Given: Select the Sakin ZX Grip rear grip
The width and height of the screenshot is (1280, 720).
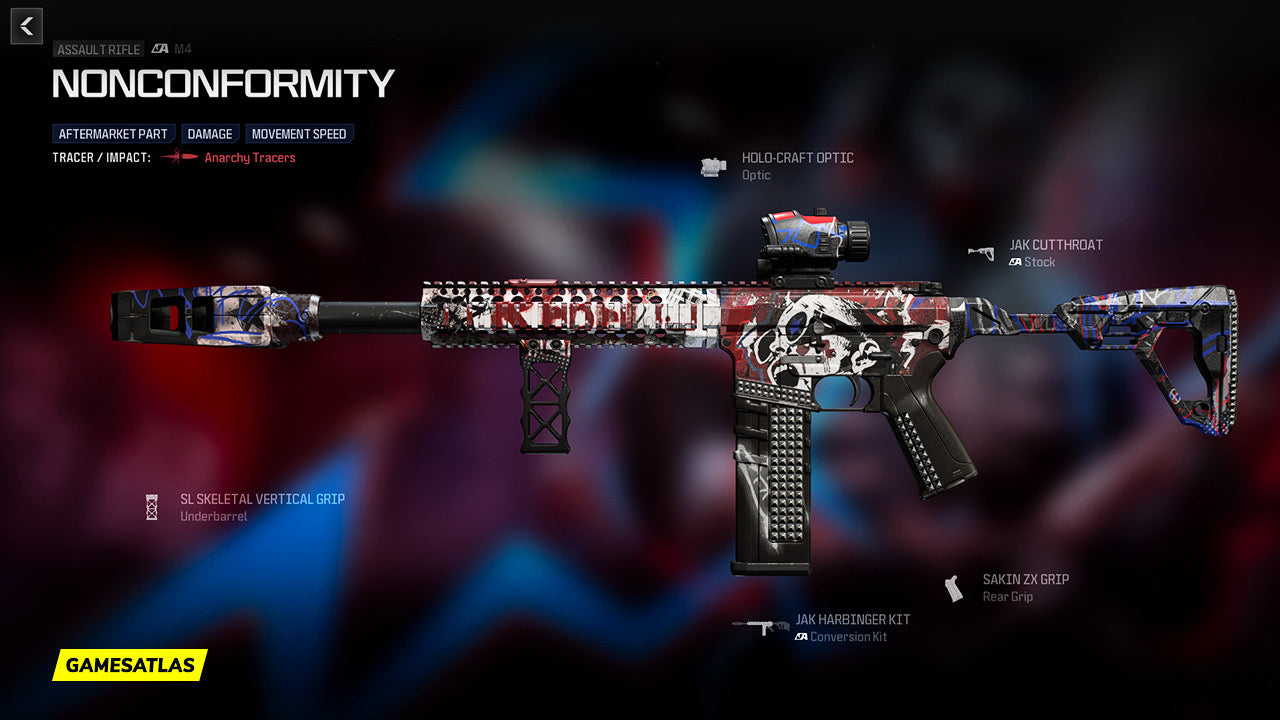Looking at the screenshot, I should (1025, 580).
